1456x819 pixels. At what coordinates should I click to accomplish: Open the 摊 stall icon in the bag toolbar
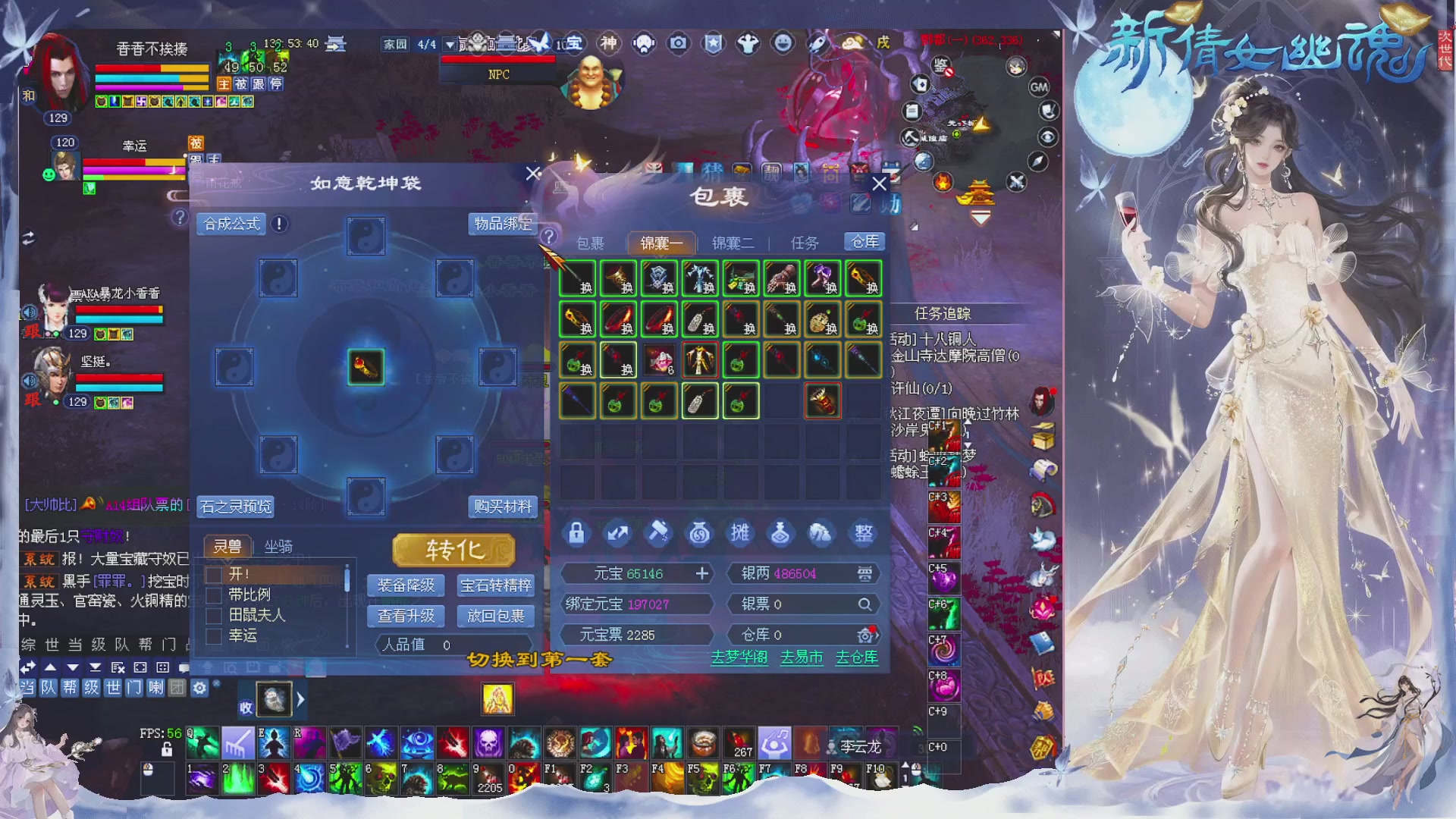pyautogui.click(x=740, y=533)
